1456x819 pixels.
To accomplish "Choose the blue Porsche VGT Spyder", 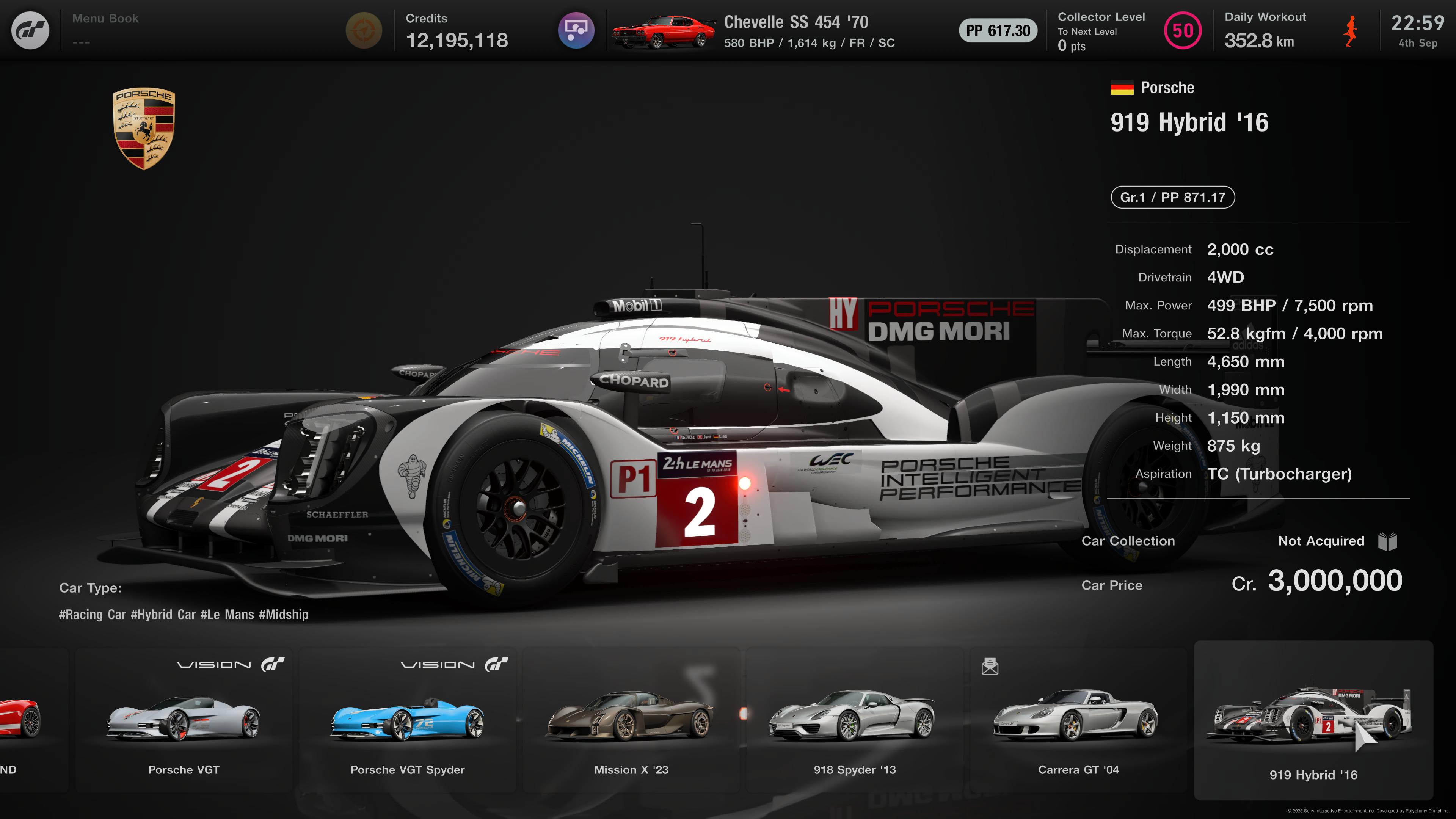I will click(x=407, y=721).
